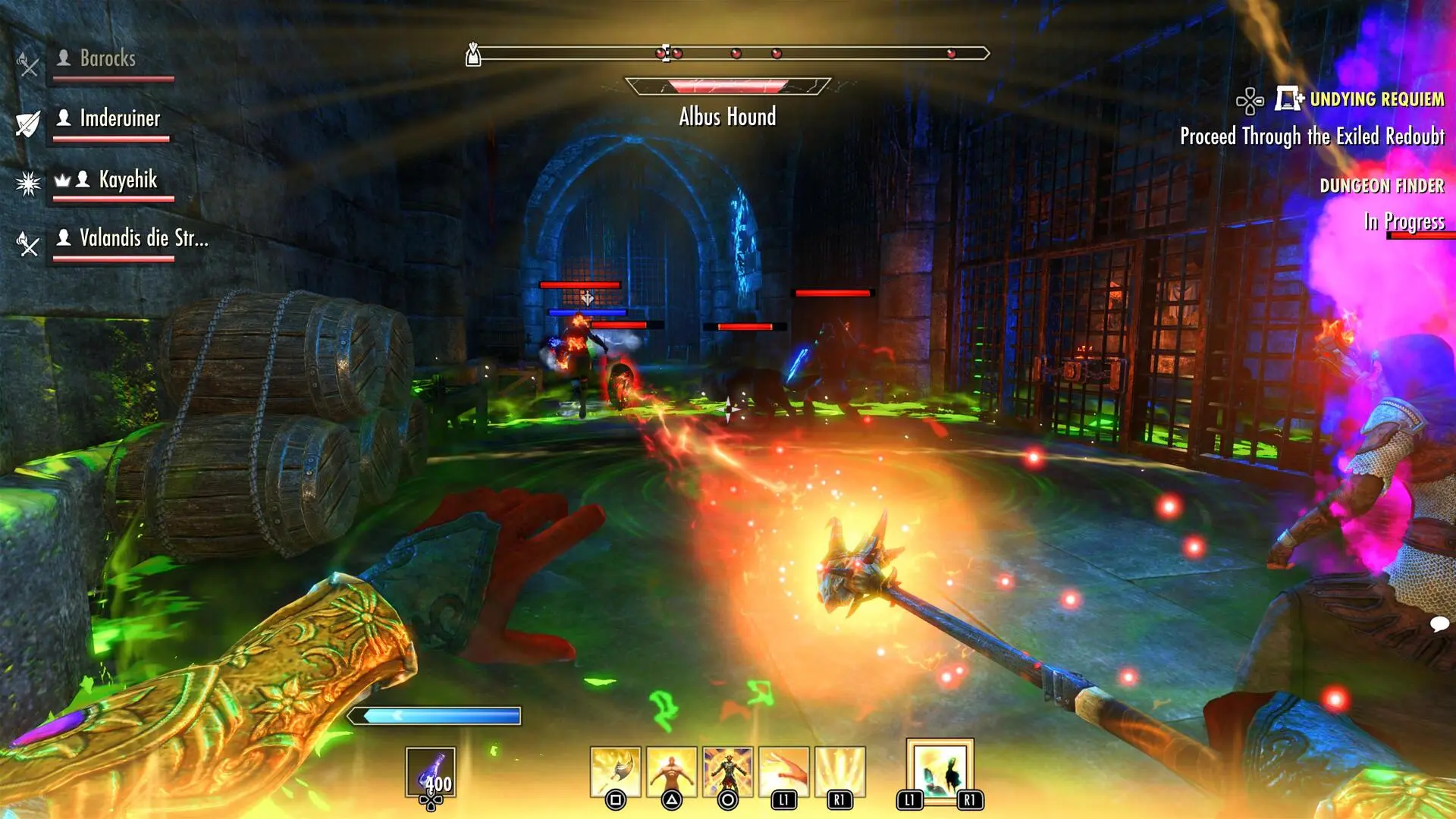The height and width of the screenshot is (819, 1456).
Task: Trigger the outstretched hand ability
Action: [x=783, y=772]
